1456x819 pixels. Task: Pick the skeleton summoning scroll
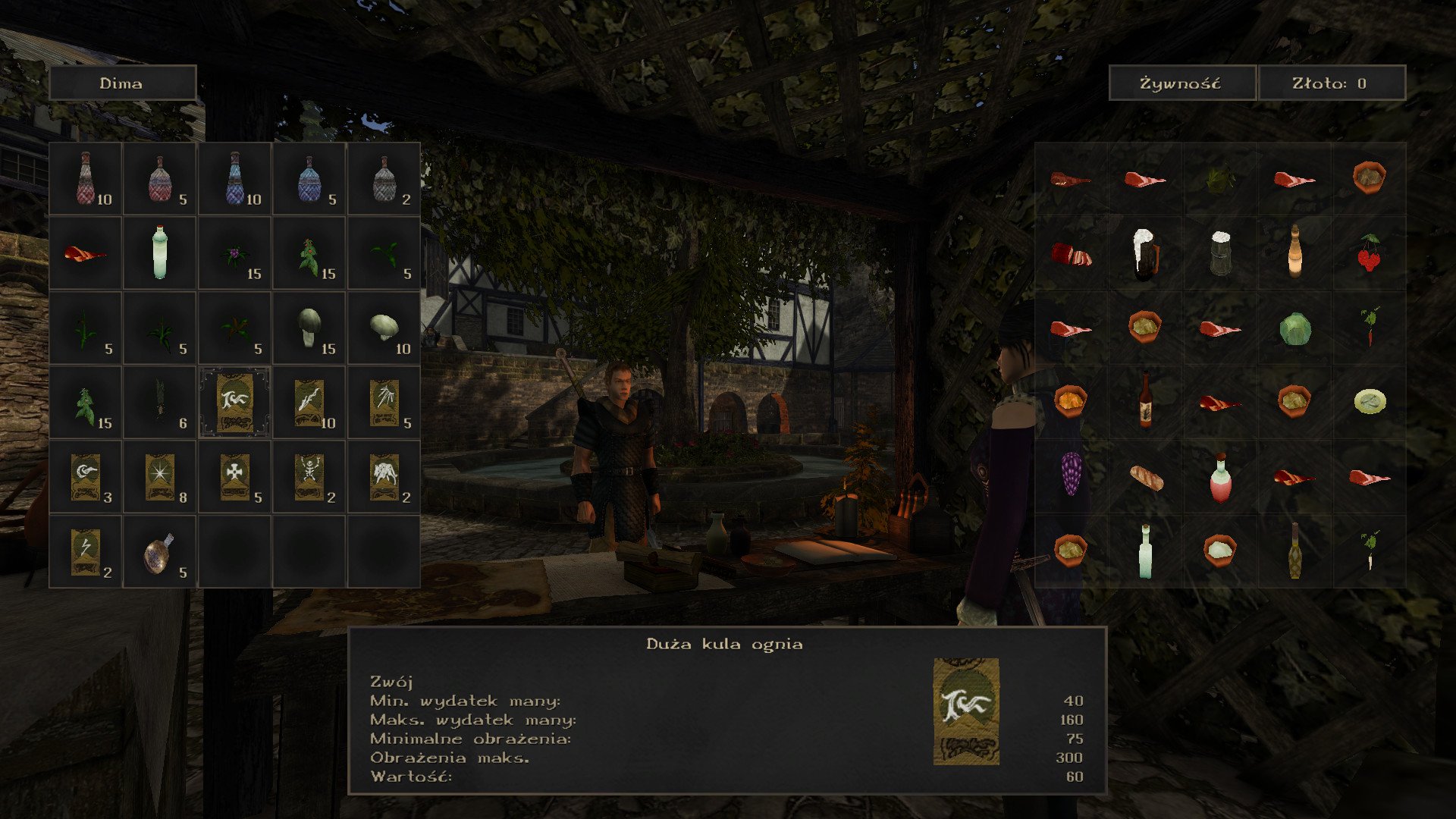[x=309, y=477]
